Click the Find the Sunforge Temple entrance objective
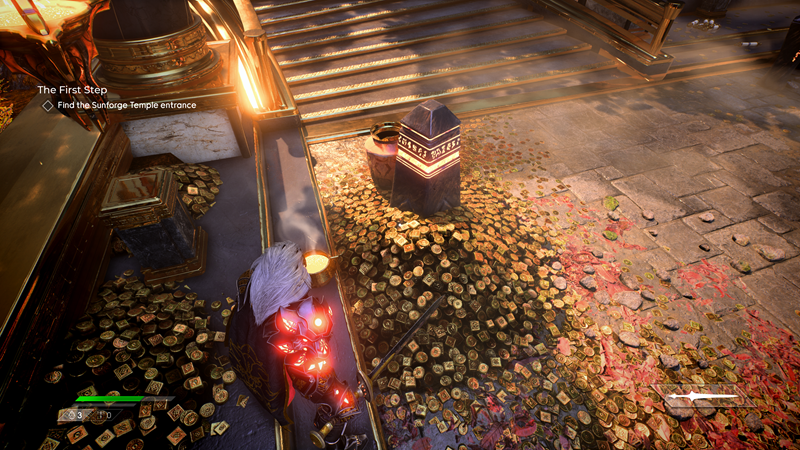Viewport: 800px width, 450px height. coord(125,105)
